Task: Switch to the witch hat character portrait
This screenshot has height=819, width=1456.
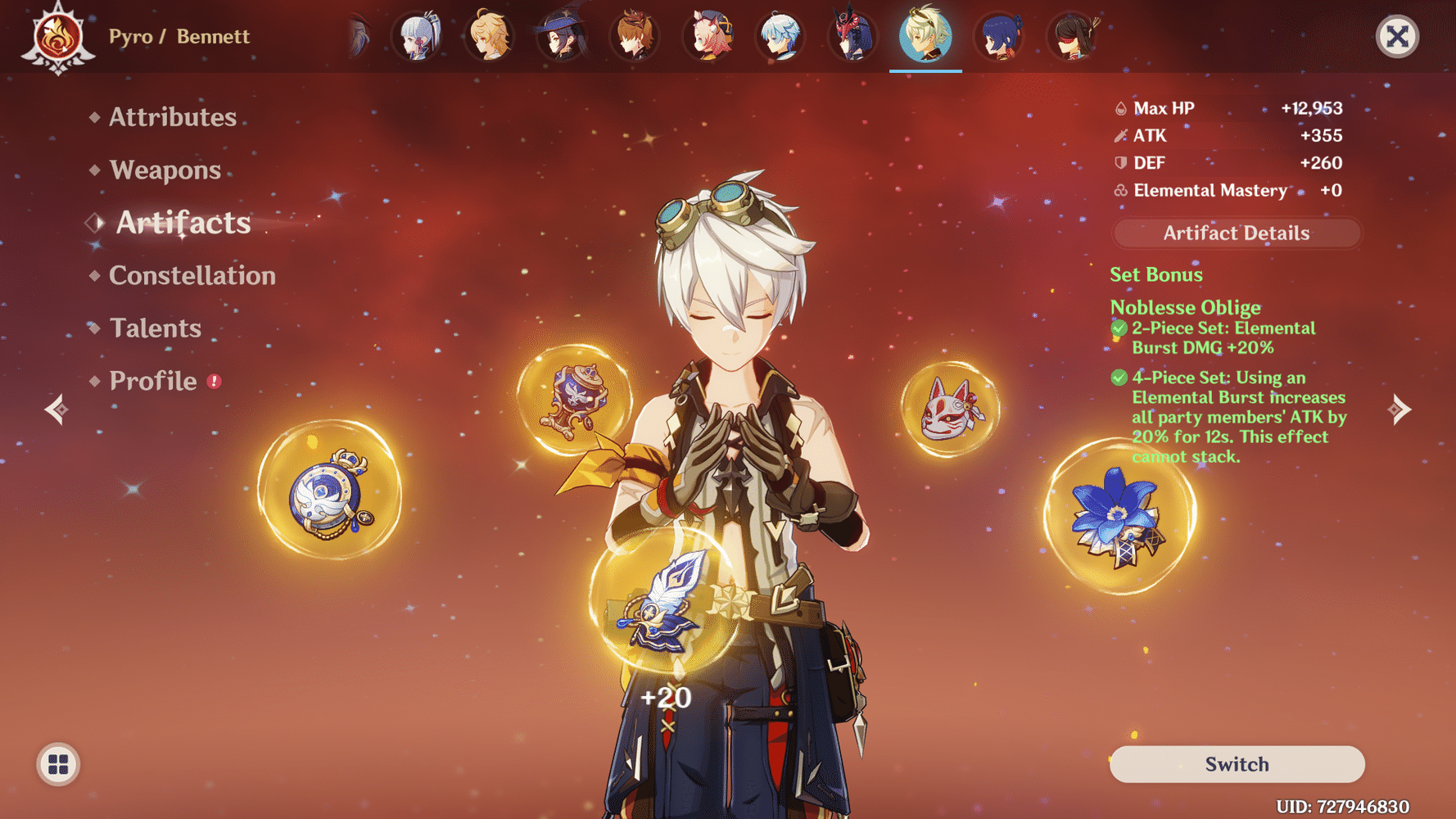Action: point(563,37)
